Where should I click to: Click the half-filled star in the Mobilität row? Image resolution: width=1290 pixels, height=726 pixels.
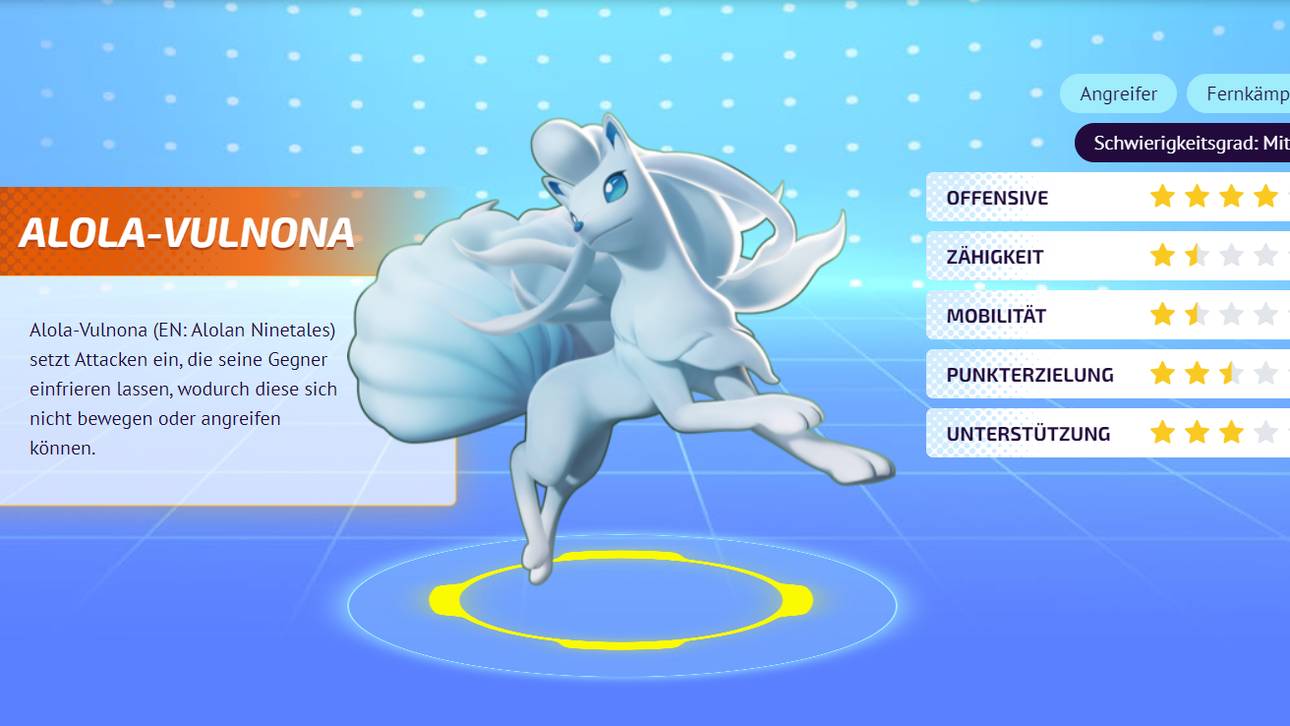coord(1196,315)
